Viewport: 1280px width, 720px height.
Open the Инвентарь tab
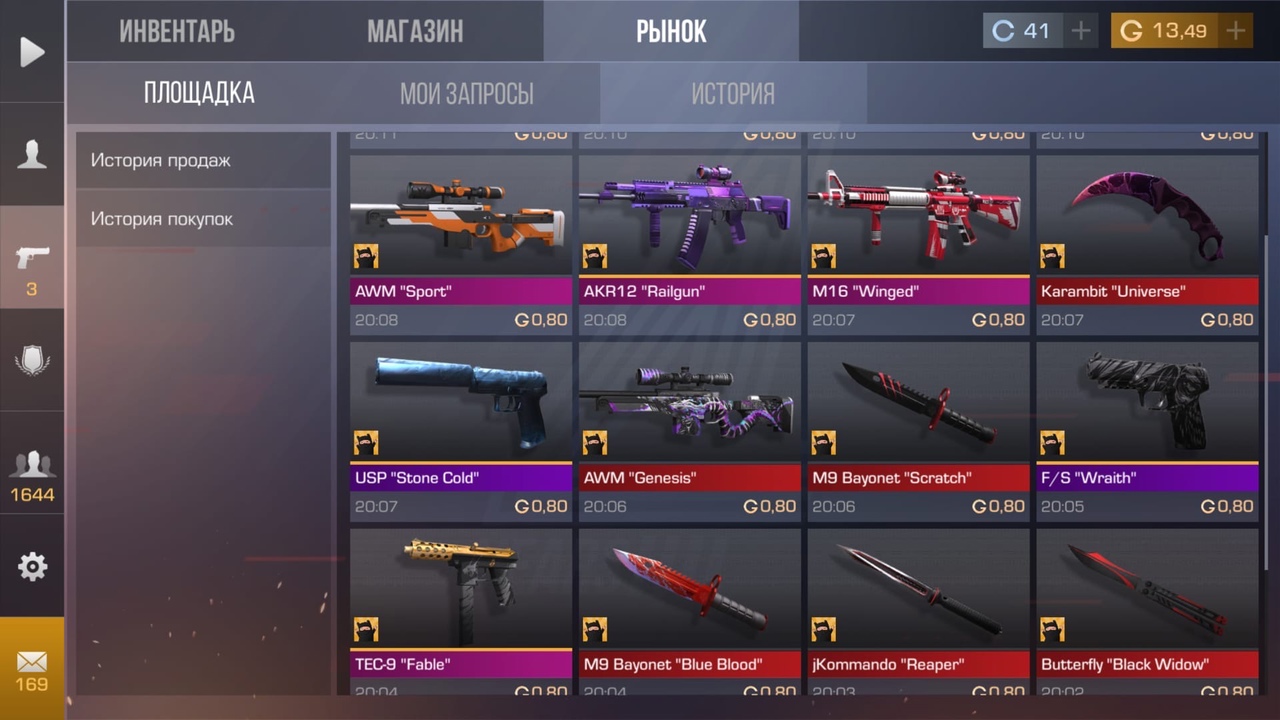point(177,31)
